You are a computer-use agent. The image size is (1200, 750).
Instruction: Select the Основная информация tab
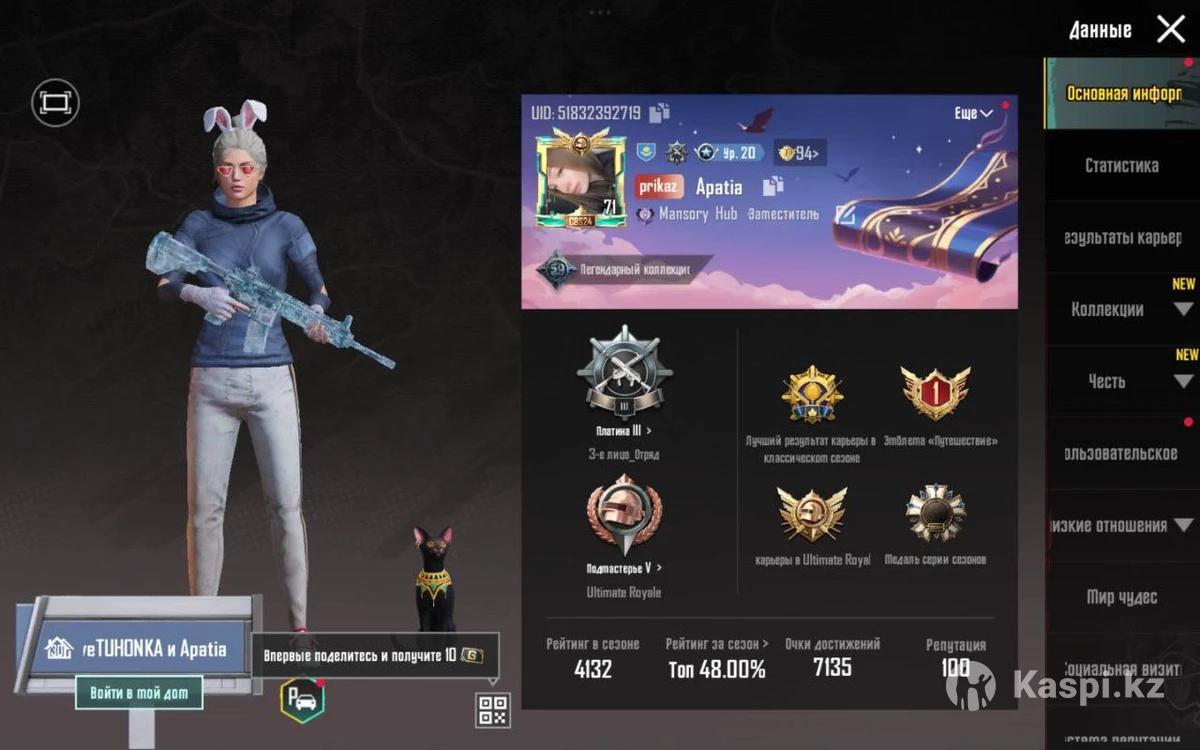pos(1124,94)
